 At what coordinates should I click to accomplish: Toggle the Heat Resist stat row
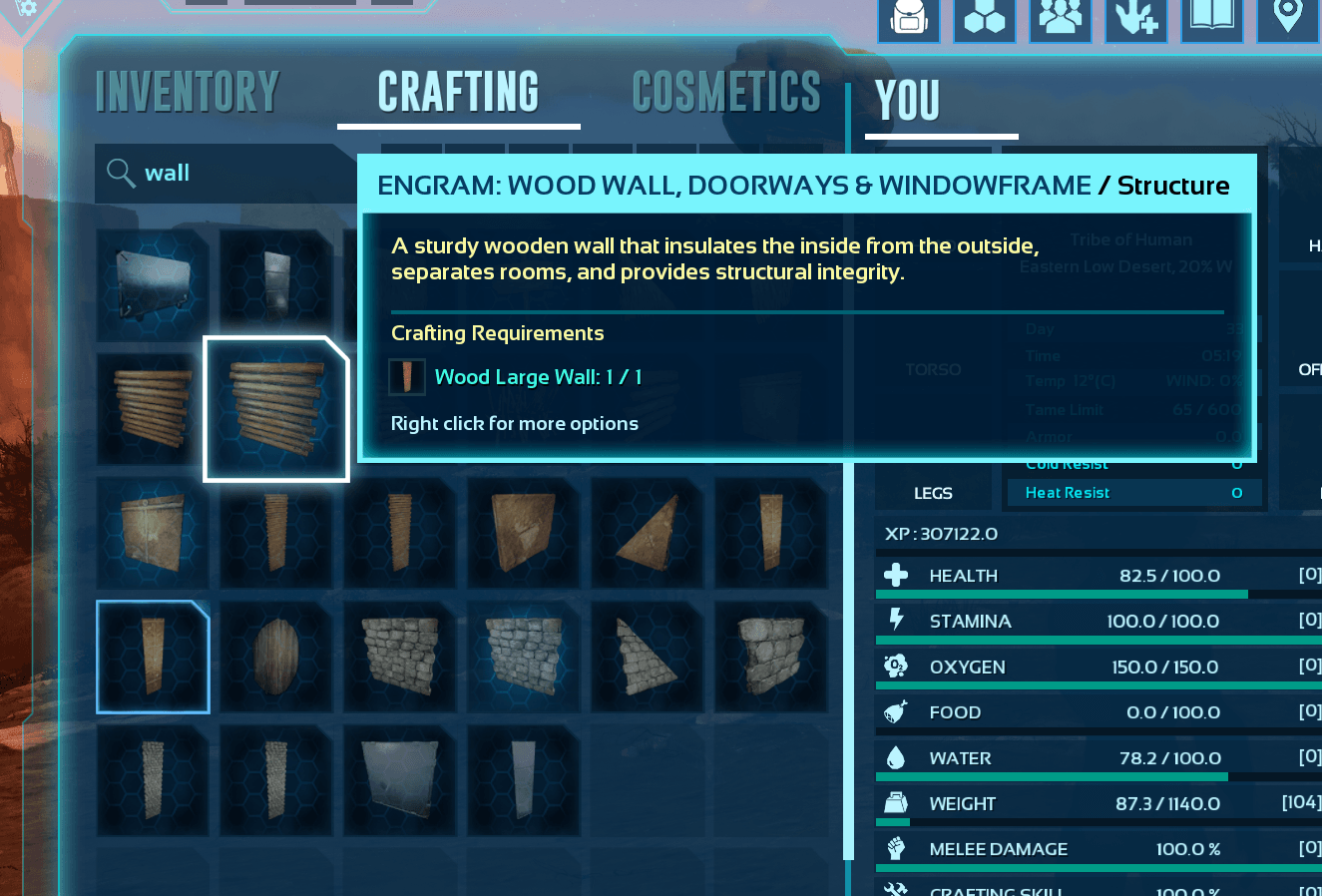pyautogui.click(x=1132, y=492)
